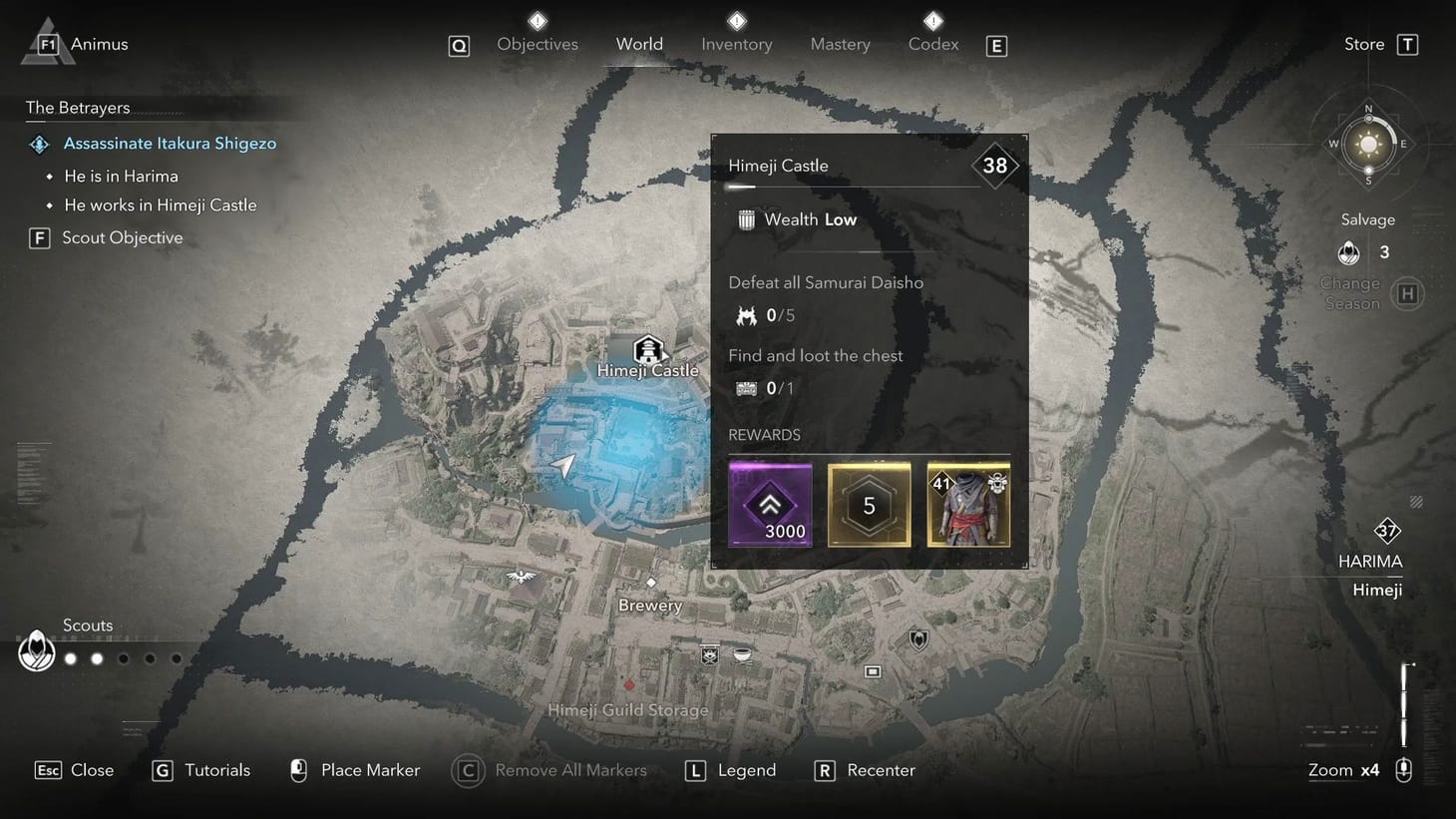Select the Himeji Castle icon on the map
Screen dimensions: 1456x819
[648, 351]
